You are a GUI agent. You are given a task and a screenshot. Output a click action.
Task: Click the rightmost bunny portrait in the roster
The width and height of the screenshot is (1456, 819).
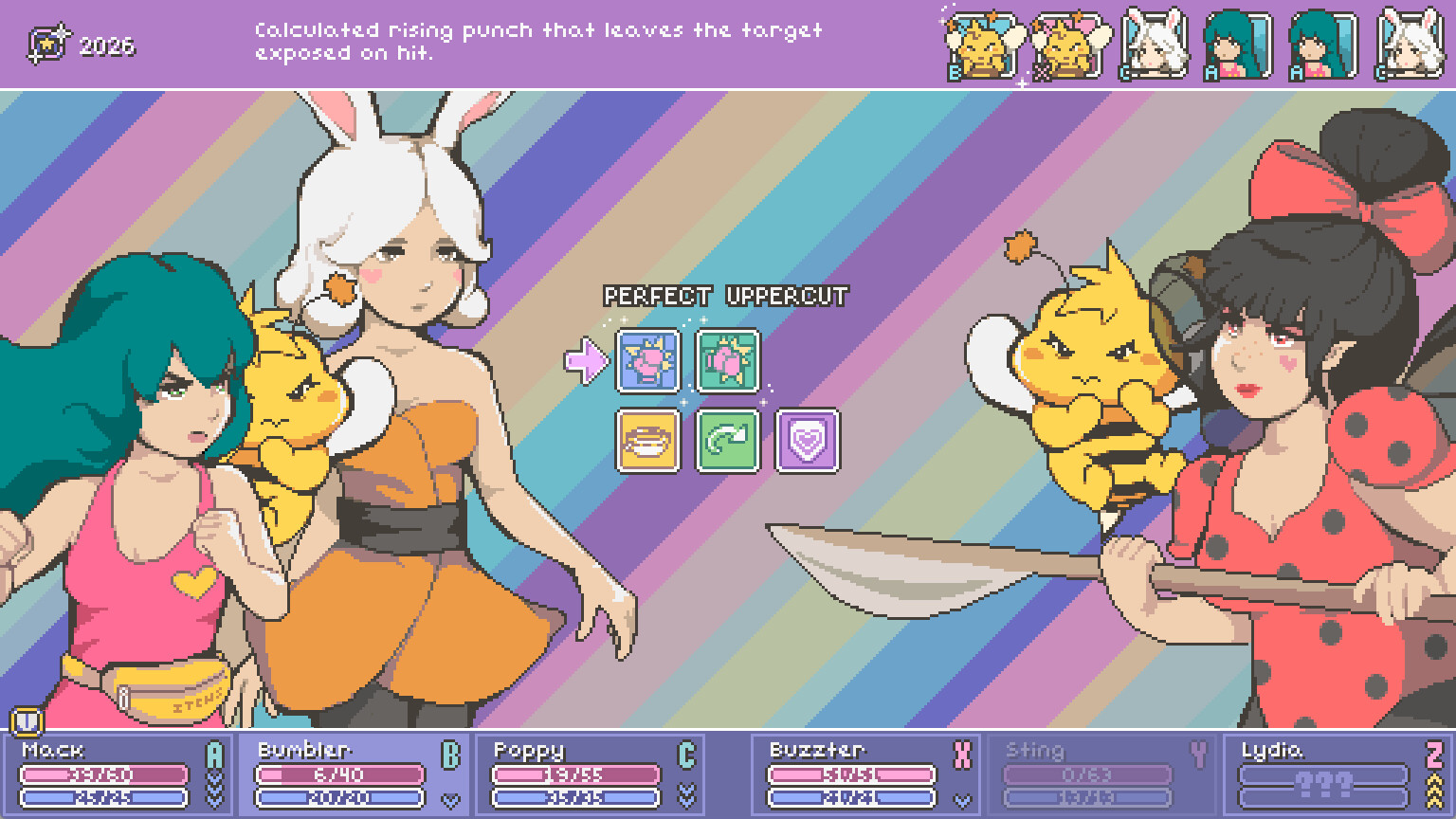(1409, 42)
